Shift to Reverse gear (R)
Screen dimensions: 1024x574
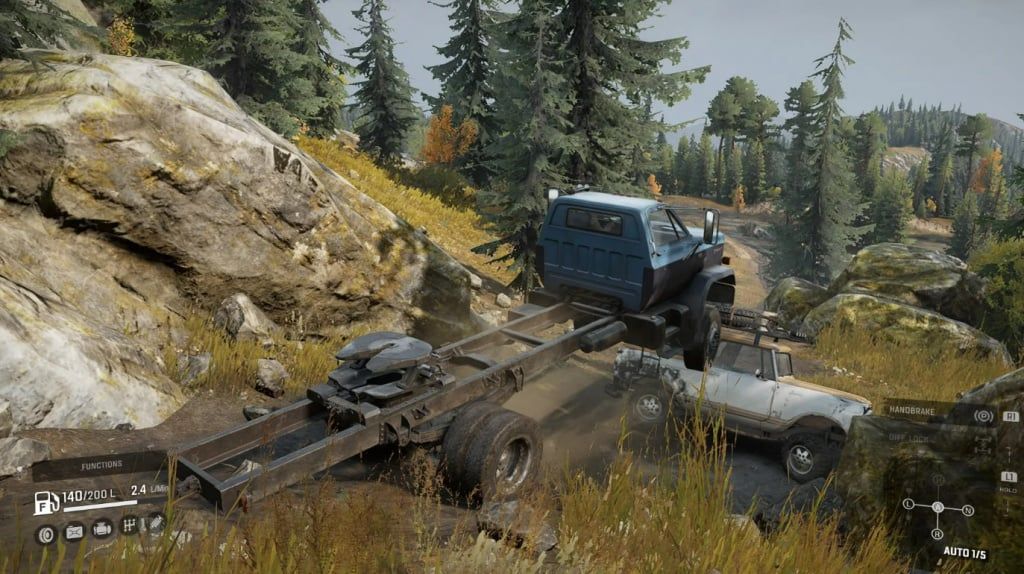[938, 534]
